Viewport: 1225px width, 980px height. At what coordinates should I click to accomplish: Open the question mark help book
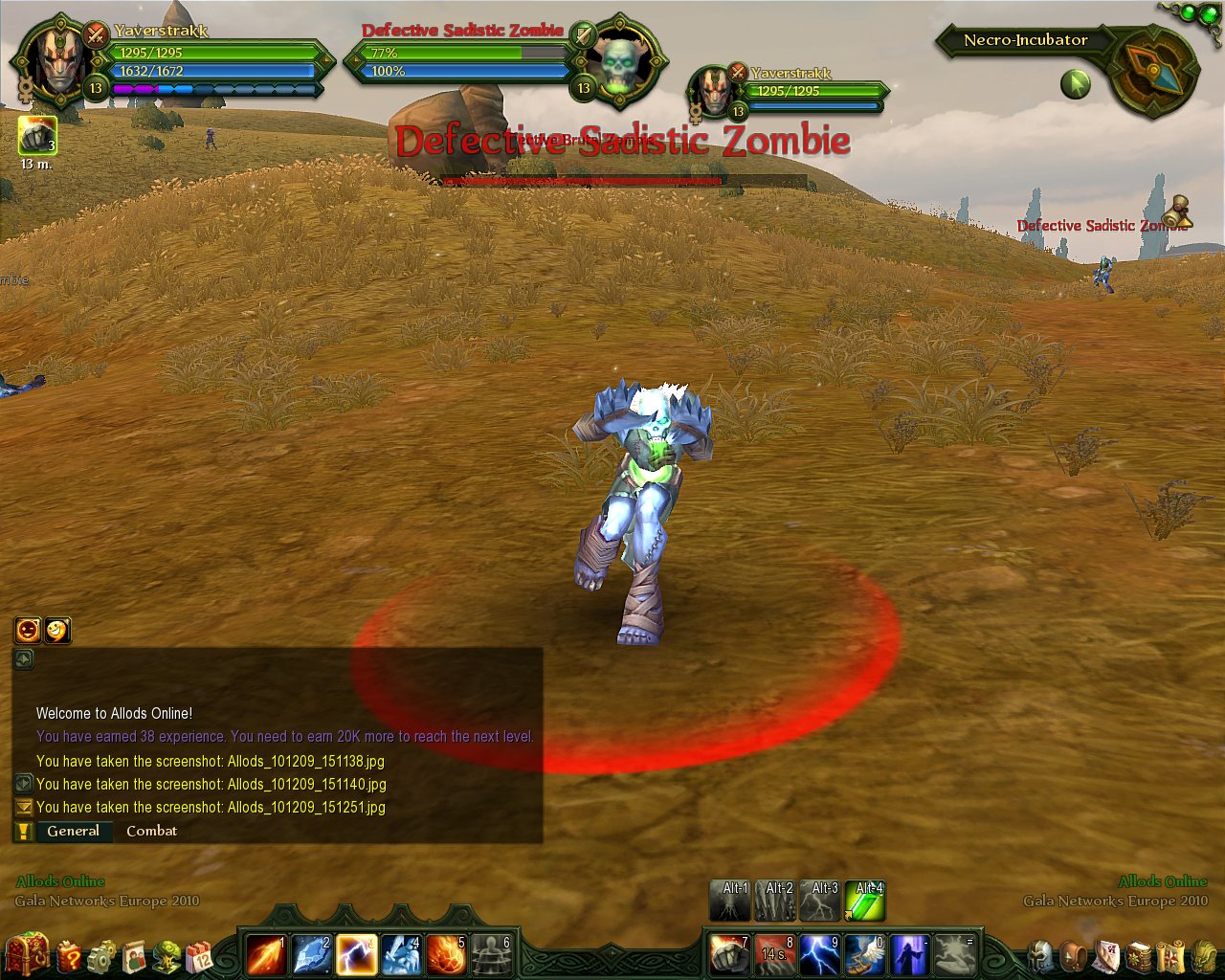(69, 955)
